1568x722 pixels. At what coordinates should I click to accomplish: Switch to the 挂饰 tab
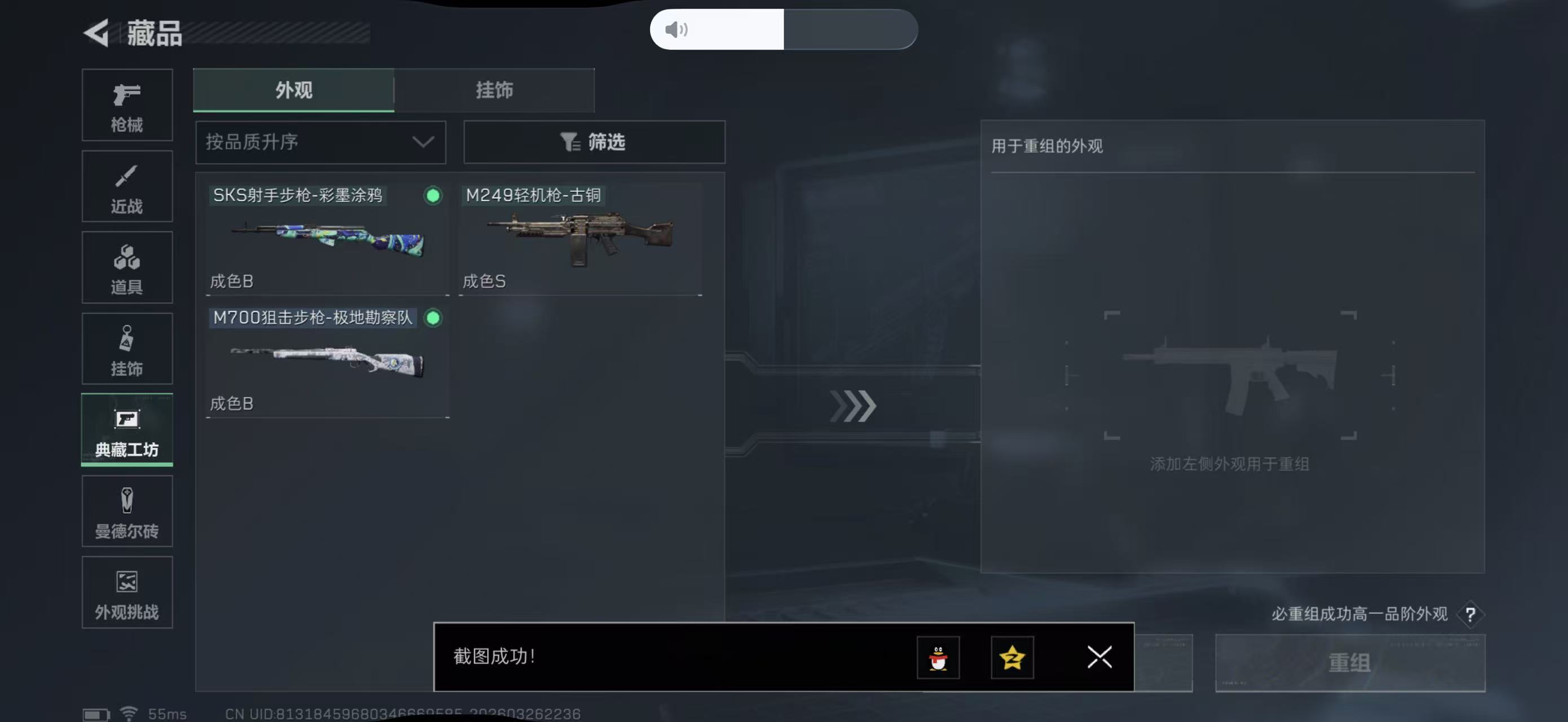[494, 90]
